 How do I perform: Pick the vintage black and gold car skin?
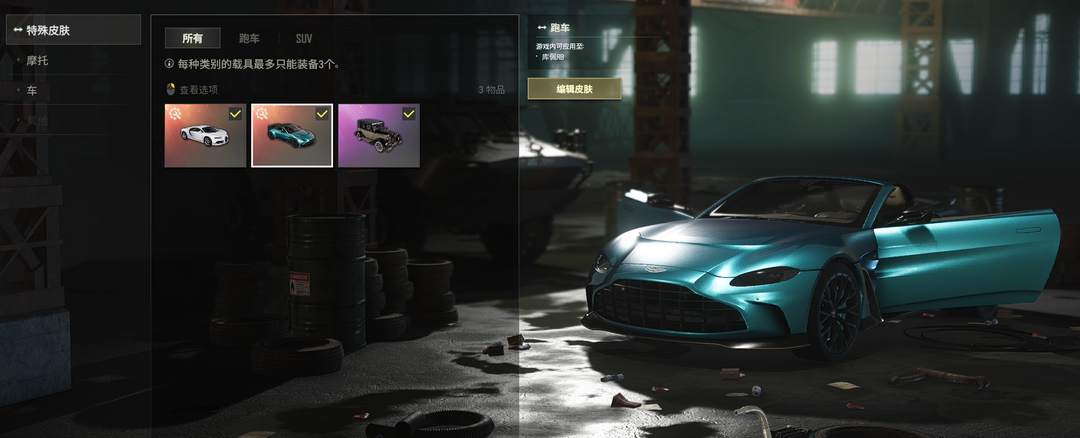click(x=377, y=137)
